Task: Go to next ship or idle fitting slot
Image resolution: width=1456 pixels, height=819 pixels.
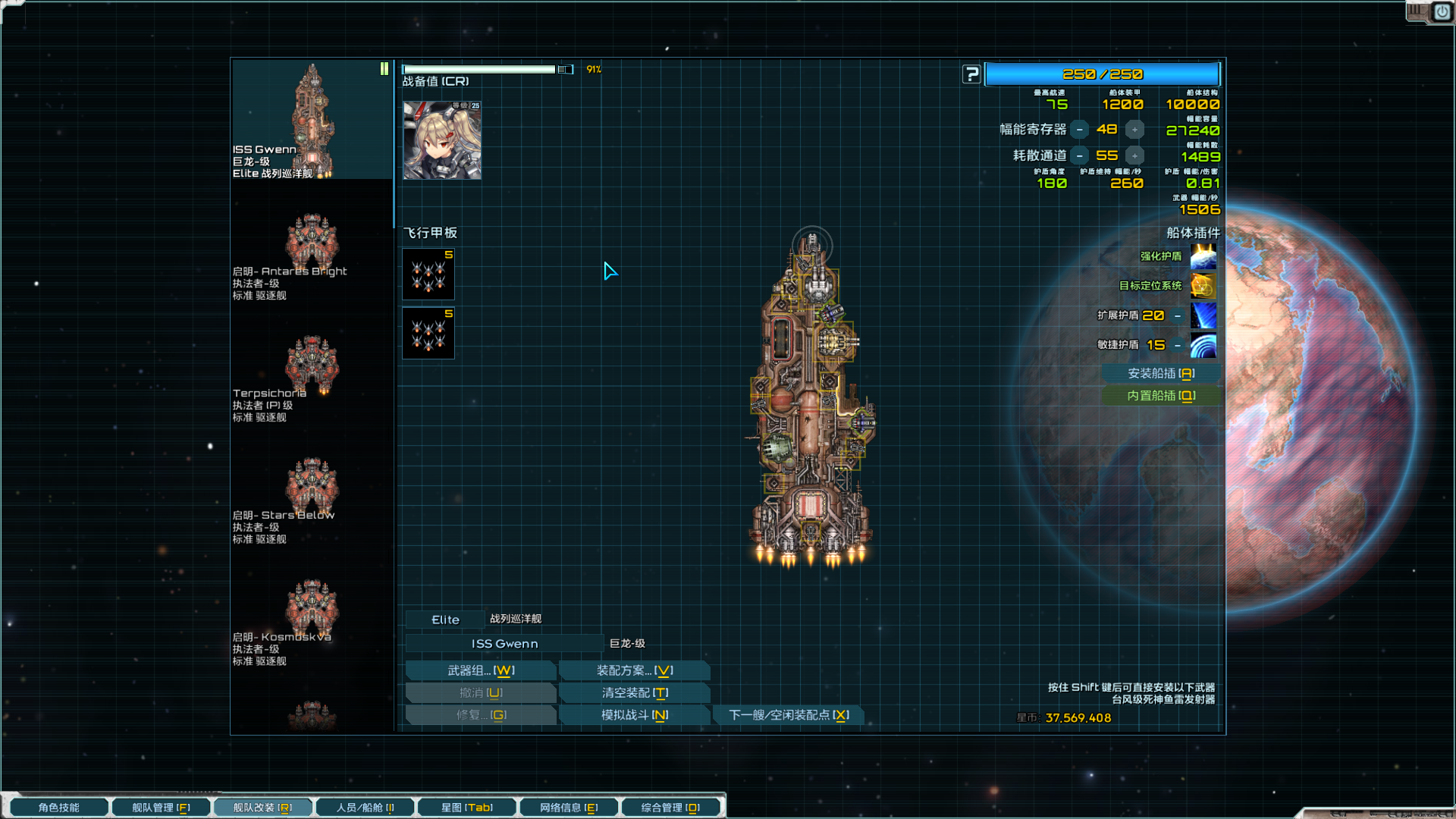Action: tap(789, 715)
